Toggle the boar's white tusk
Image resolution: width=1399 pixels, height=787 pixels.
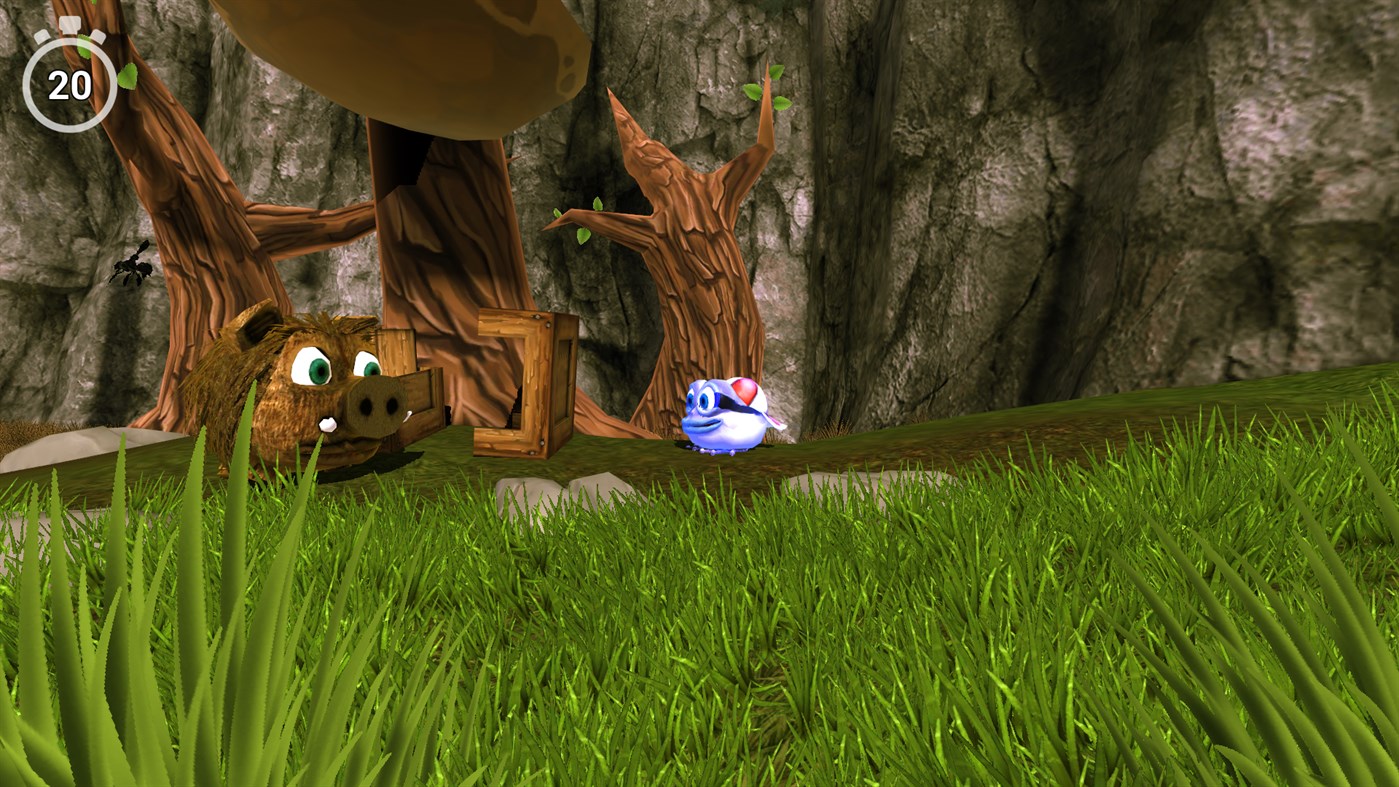tap(327, 423)
